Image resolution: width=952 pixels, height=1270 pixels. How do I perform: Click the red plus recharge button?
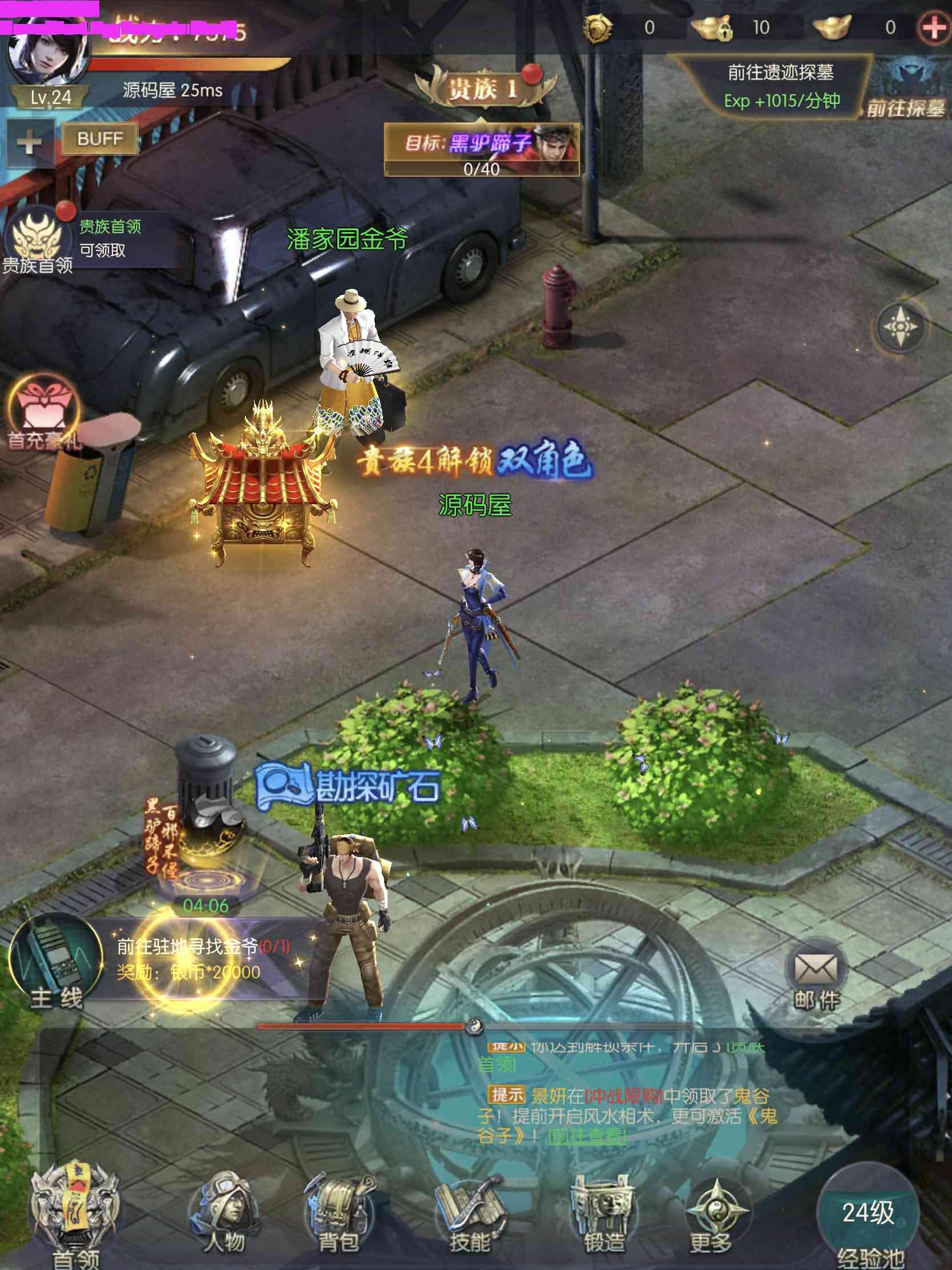point(934,27)
